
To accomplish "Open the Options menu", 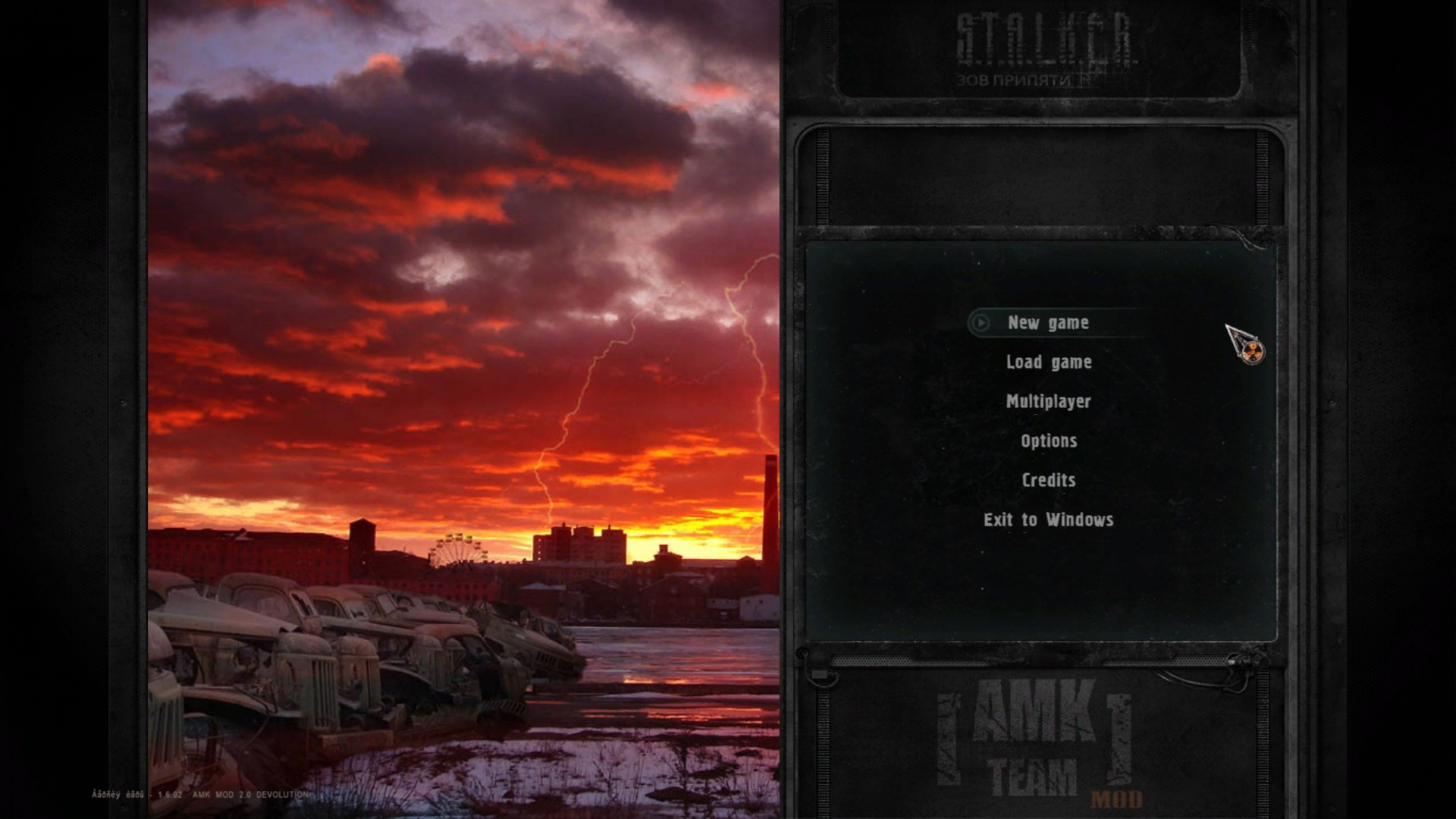I will pyautogui.click(x=1049, y=441).
